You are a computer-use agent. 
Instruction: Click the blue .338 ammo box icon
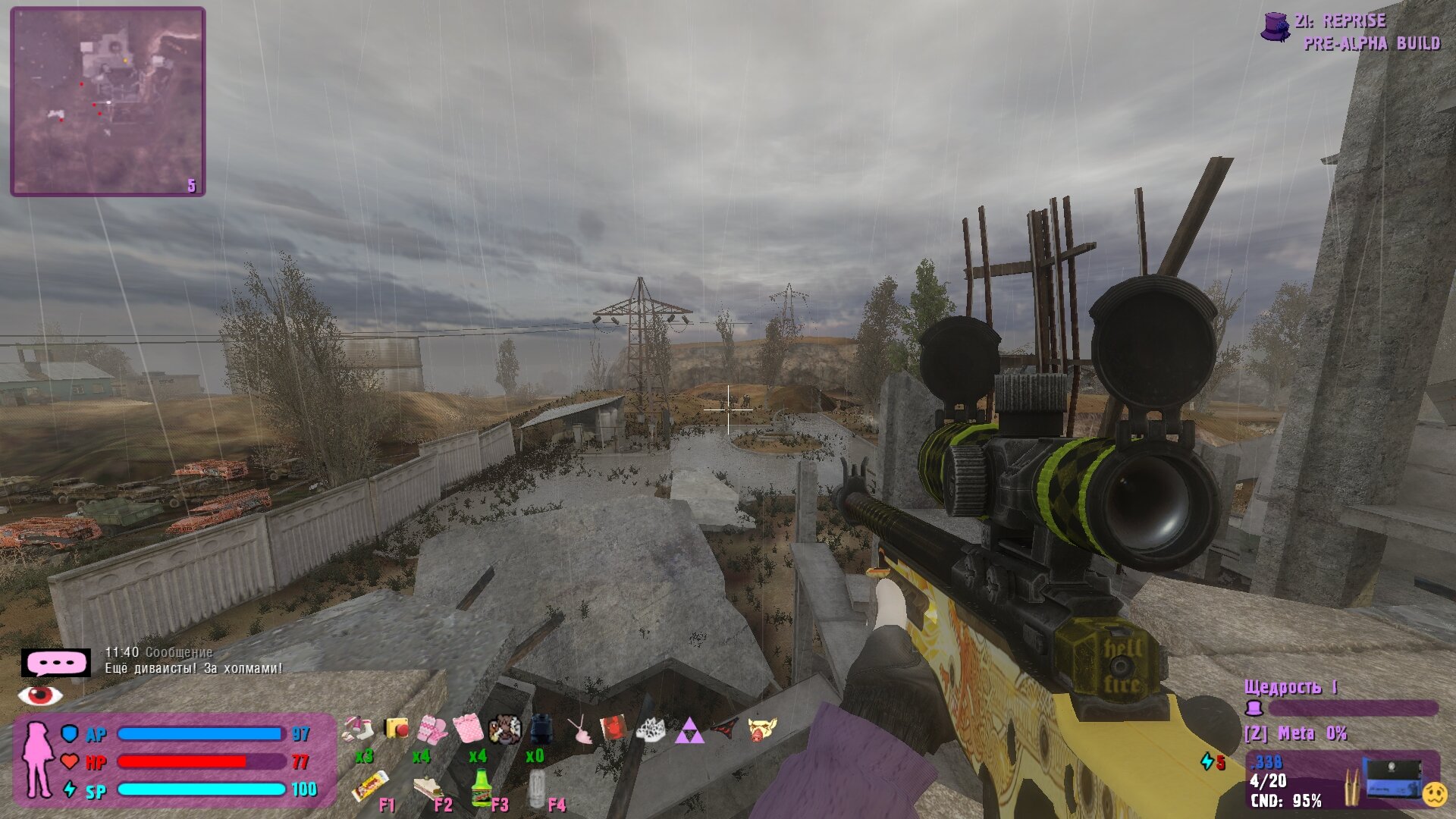pos(1392,779)
